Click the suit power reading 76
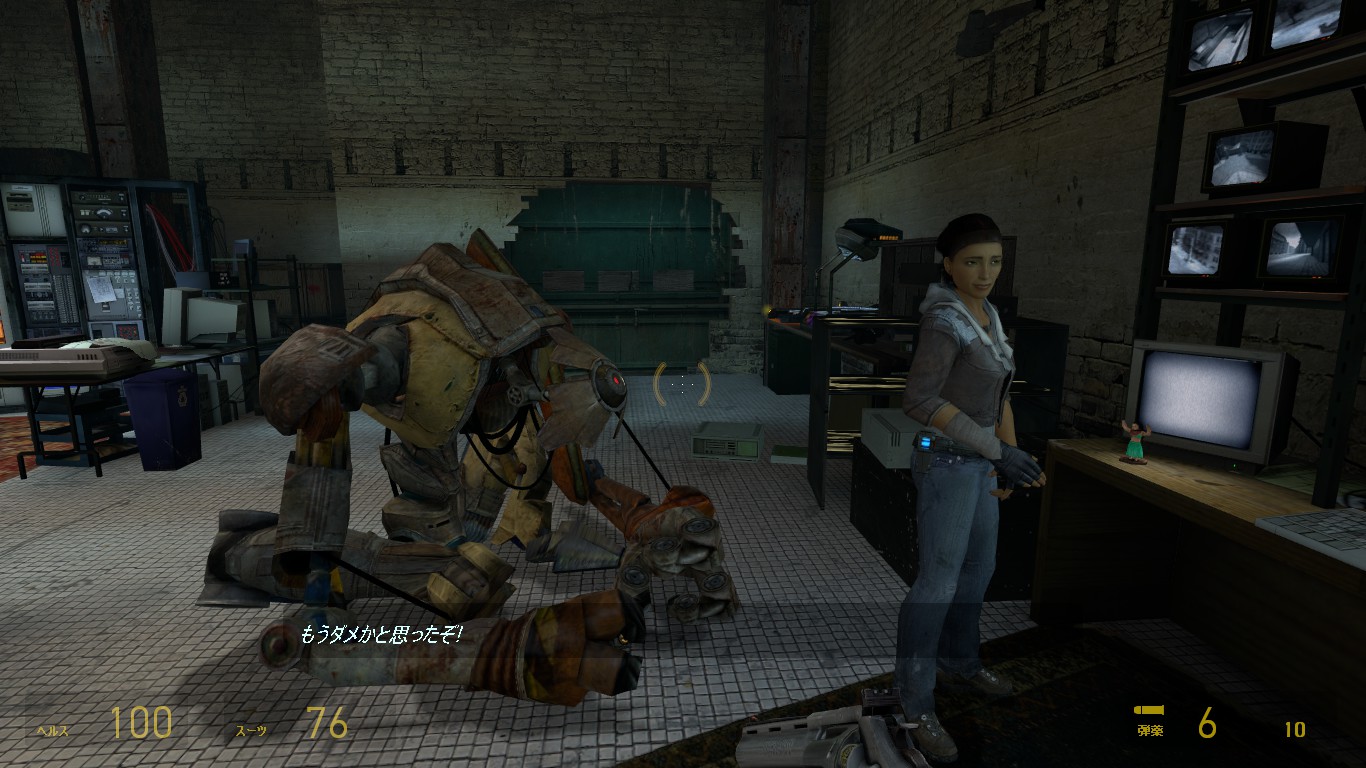Viewport: 1366px width, 768px height. (x=325, y=722)
